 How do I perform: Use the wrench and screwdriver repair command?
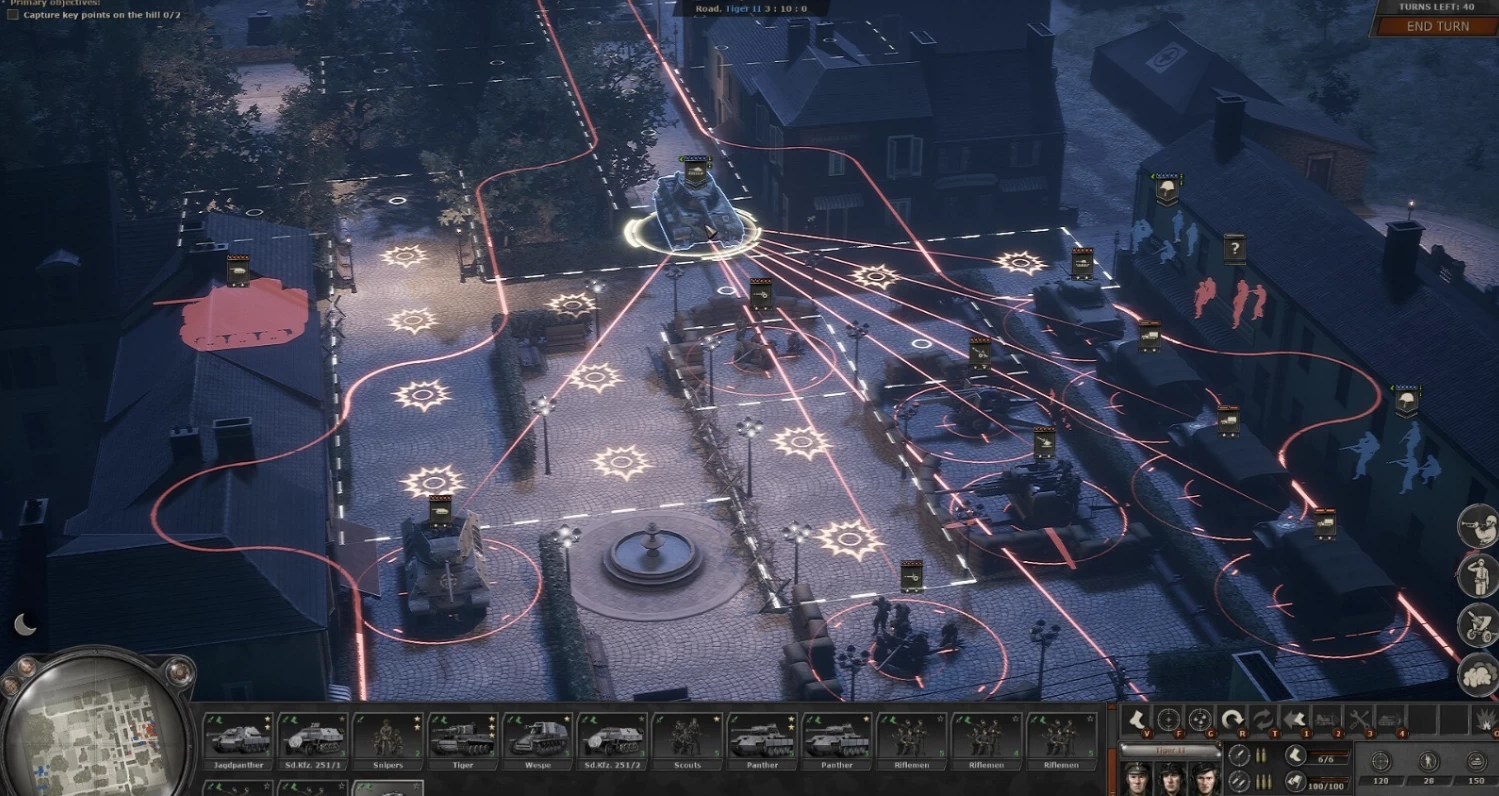[1359, 719]
